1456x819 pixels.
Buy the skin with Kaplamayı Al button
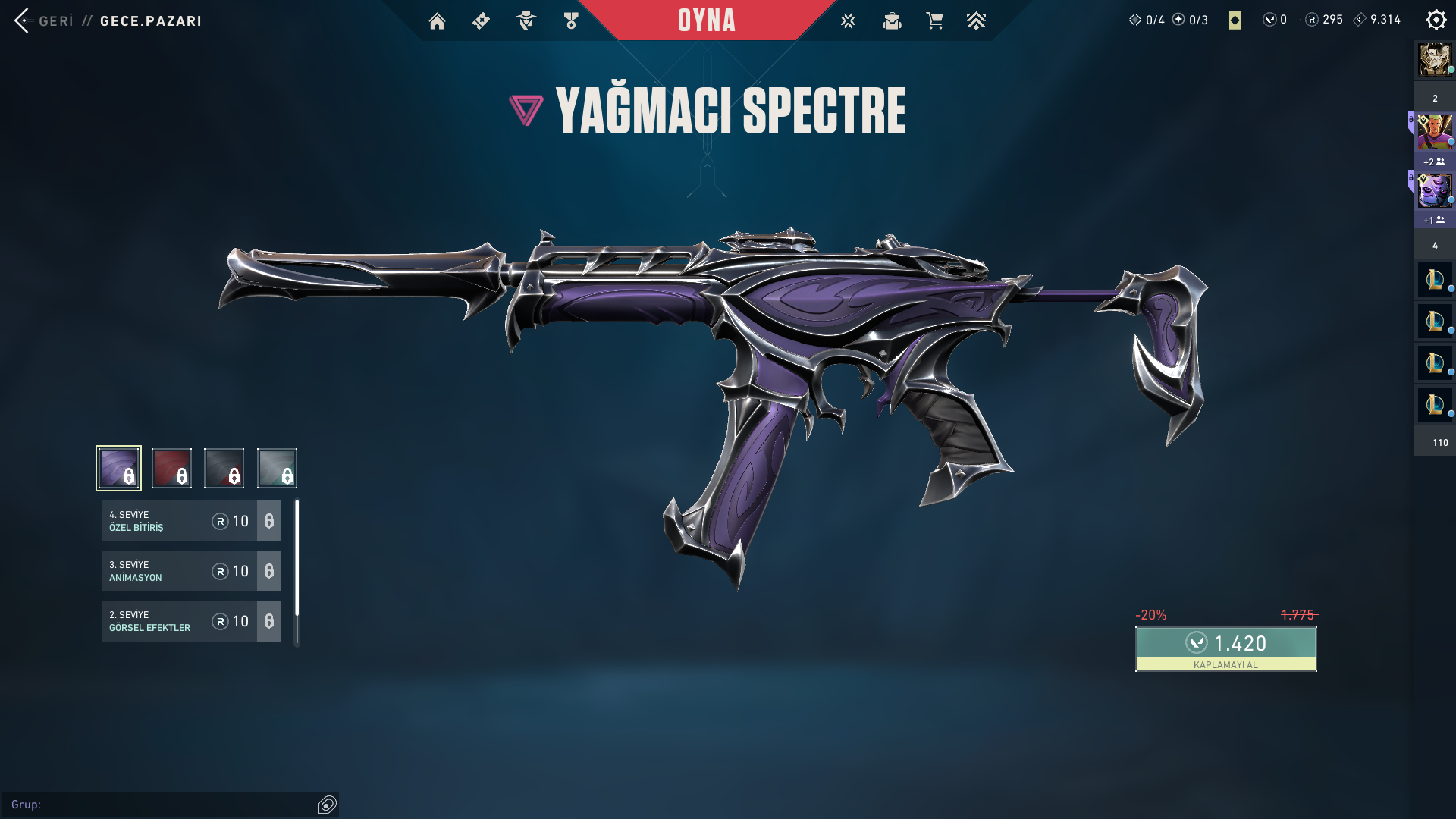(1225, 649)
